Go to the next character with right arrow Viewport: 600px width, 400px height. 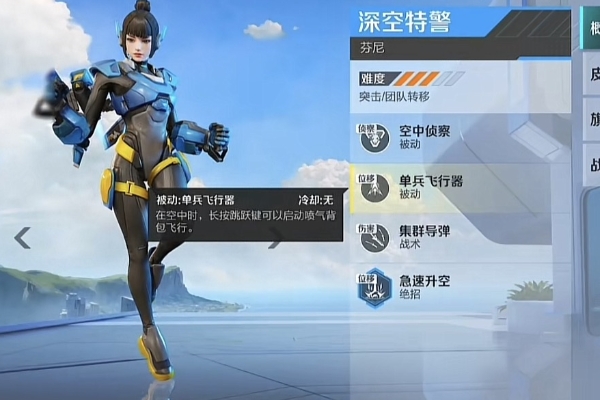tap(275, 237)
